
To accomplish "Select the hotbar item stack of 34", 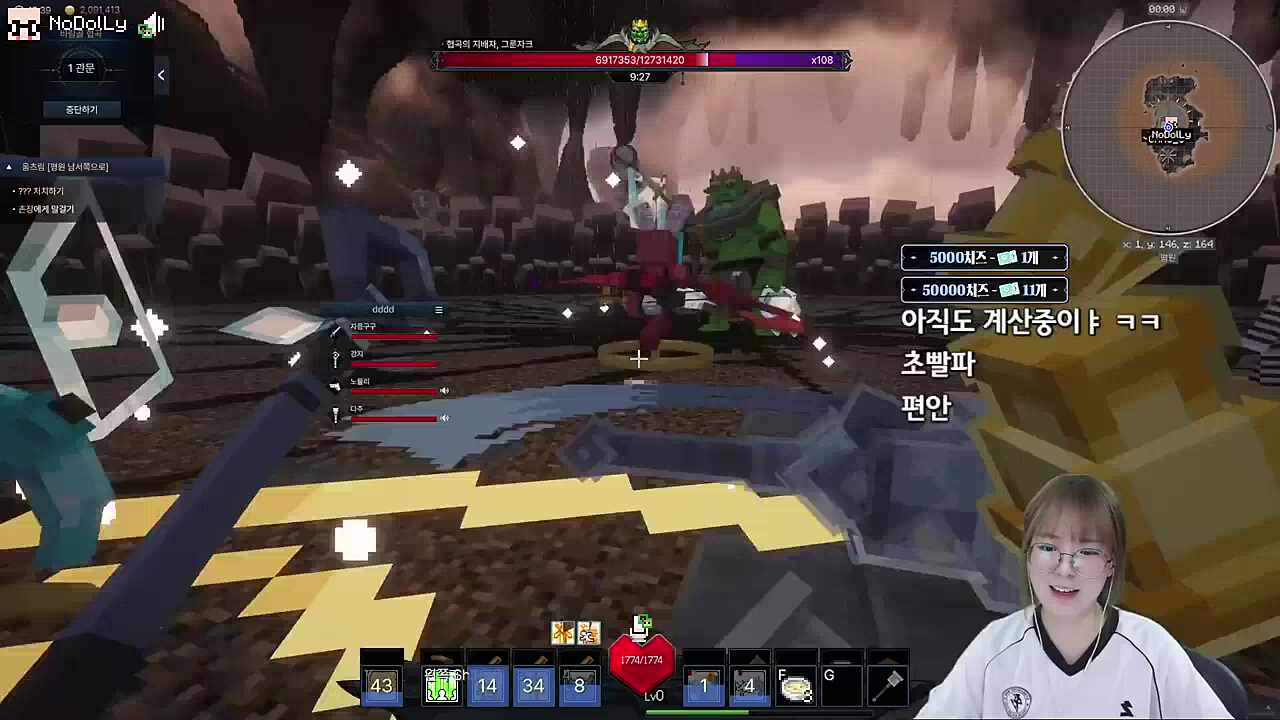I will coord(533,685).
